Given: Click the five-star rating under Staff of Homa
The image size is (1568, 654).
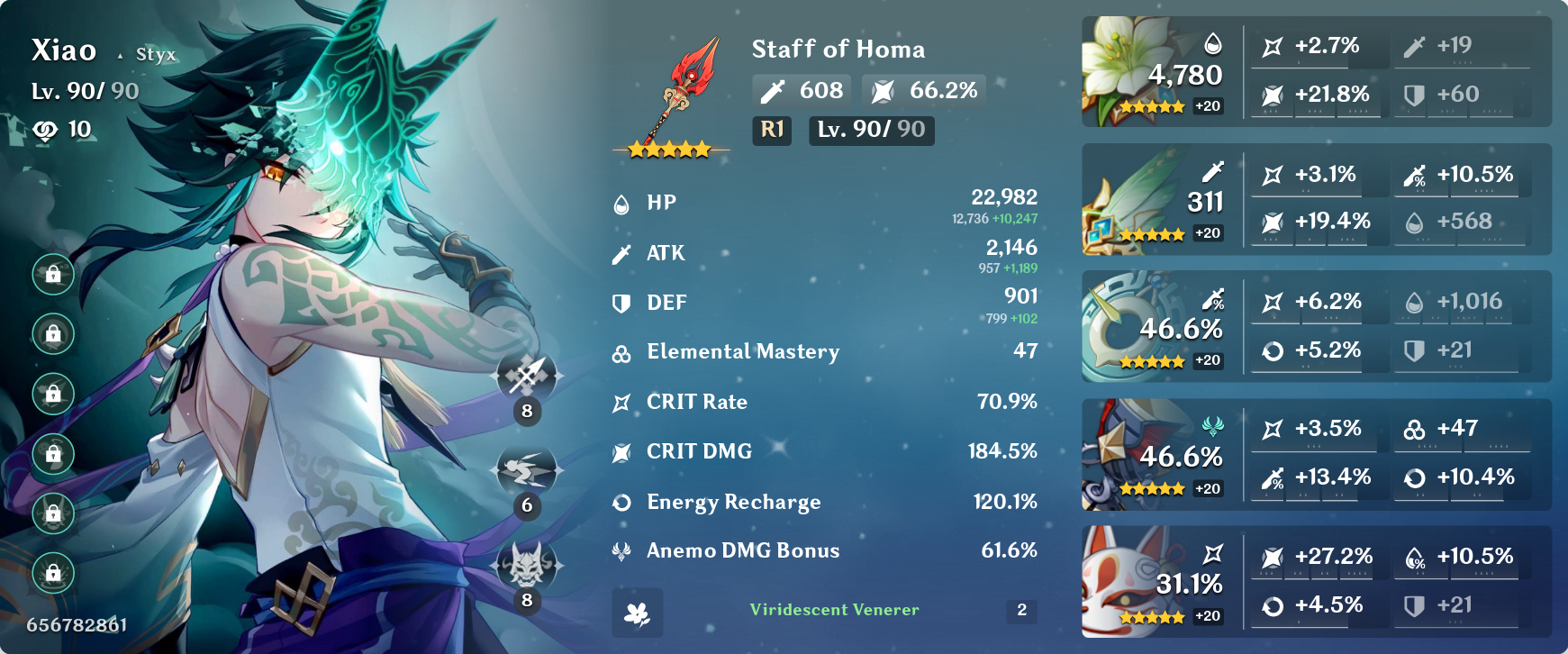Looking at the screenshot, I should coord(667,150).
